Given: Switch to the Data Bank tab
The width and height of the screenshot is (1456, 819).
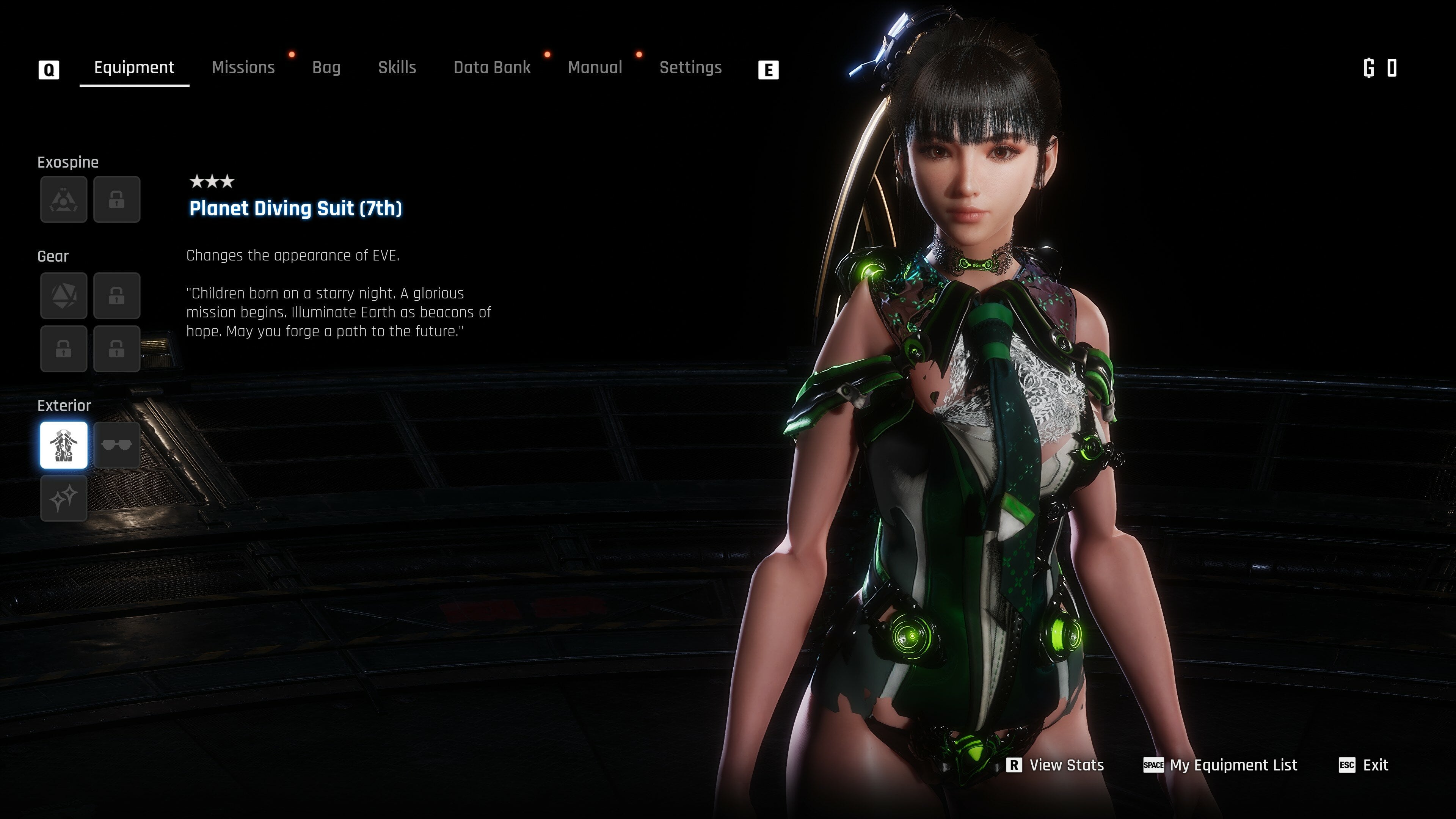Looking at the screenshot, I should pos(492,67).
